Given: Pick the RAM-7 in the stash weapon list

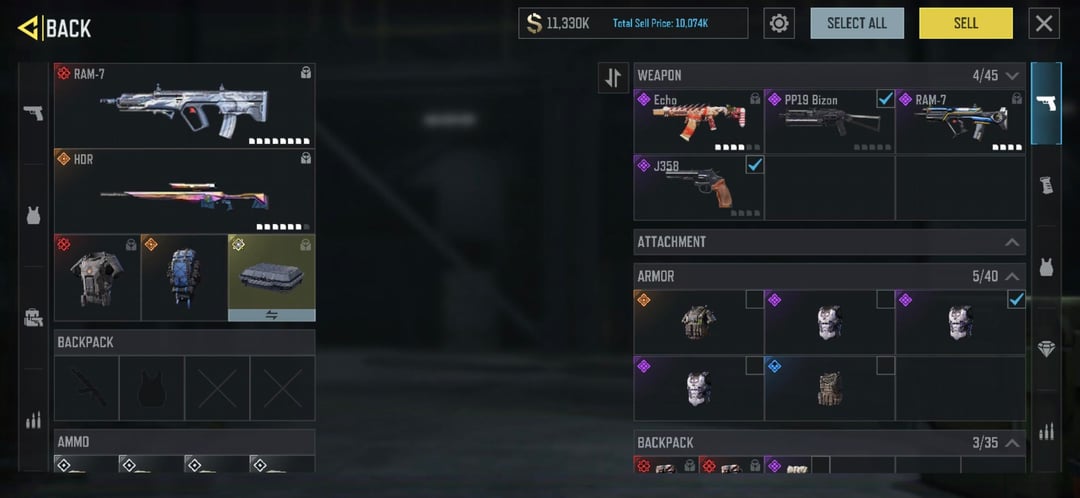Looking at the screenshot, I should point(959,121).
